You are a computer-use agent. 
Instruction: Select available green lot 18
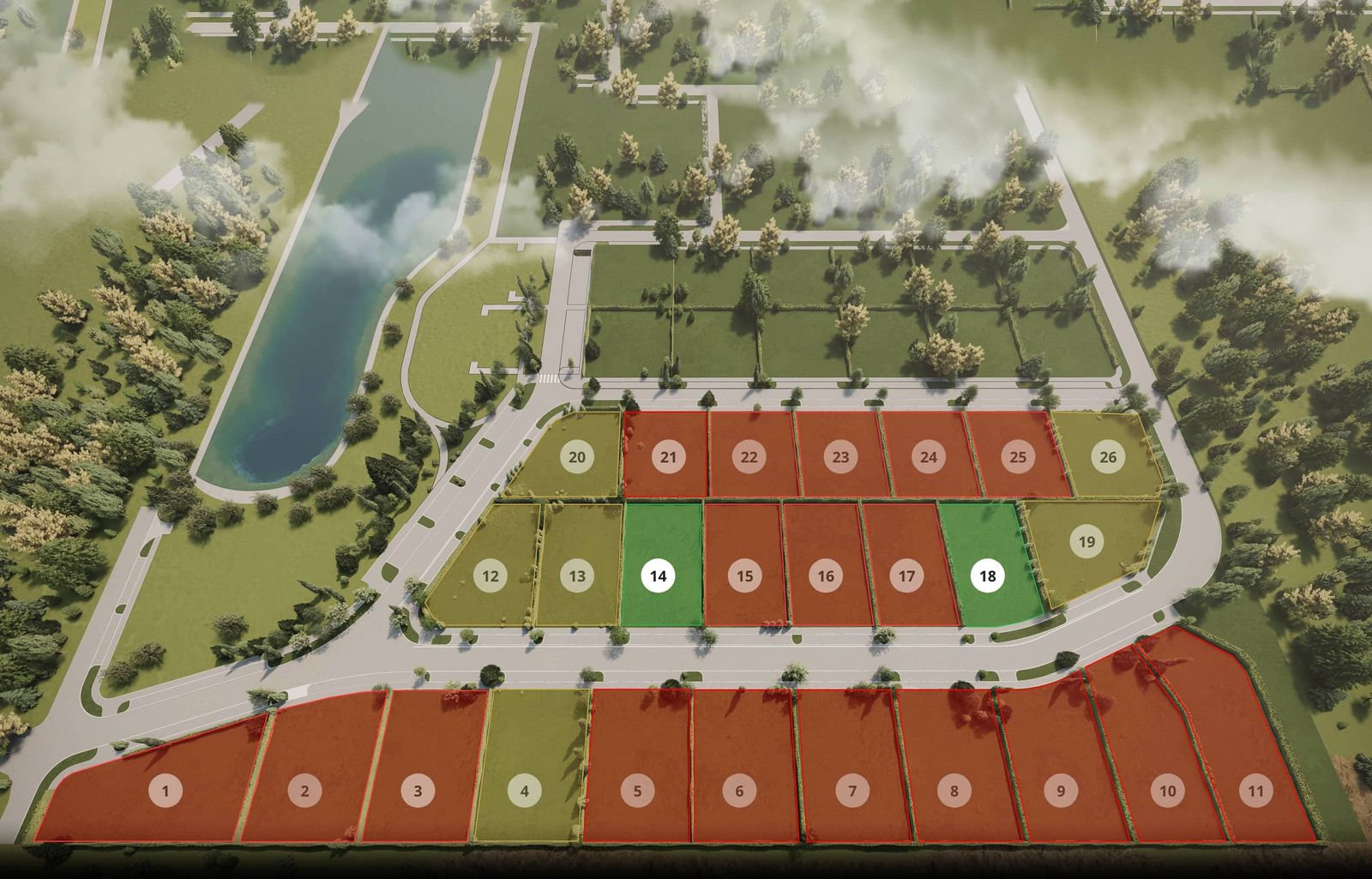point(988,576)
